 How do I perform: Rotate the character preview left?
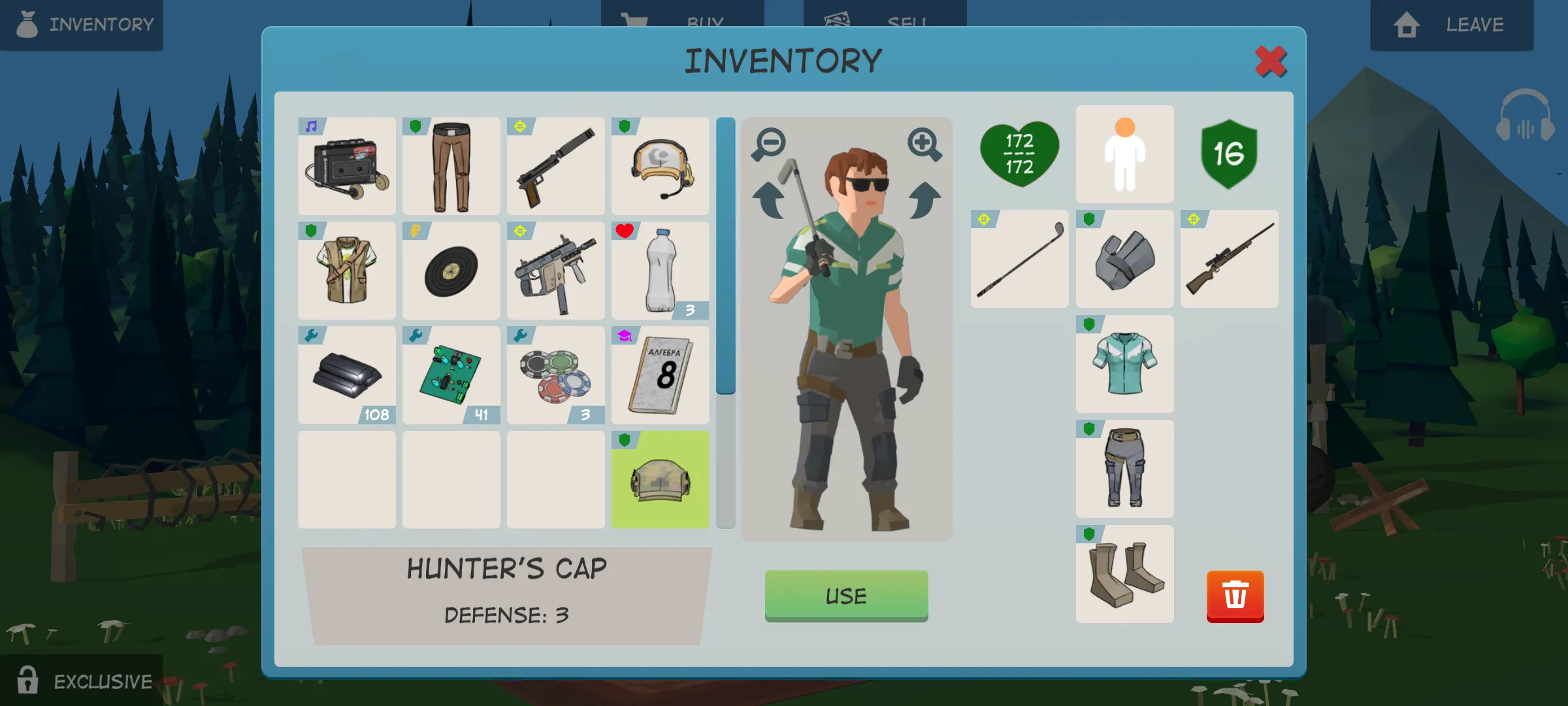pos(769,200)
